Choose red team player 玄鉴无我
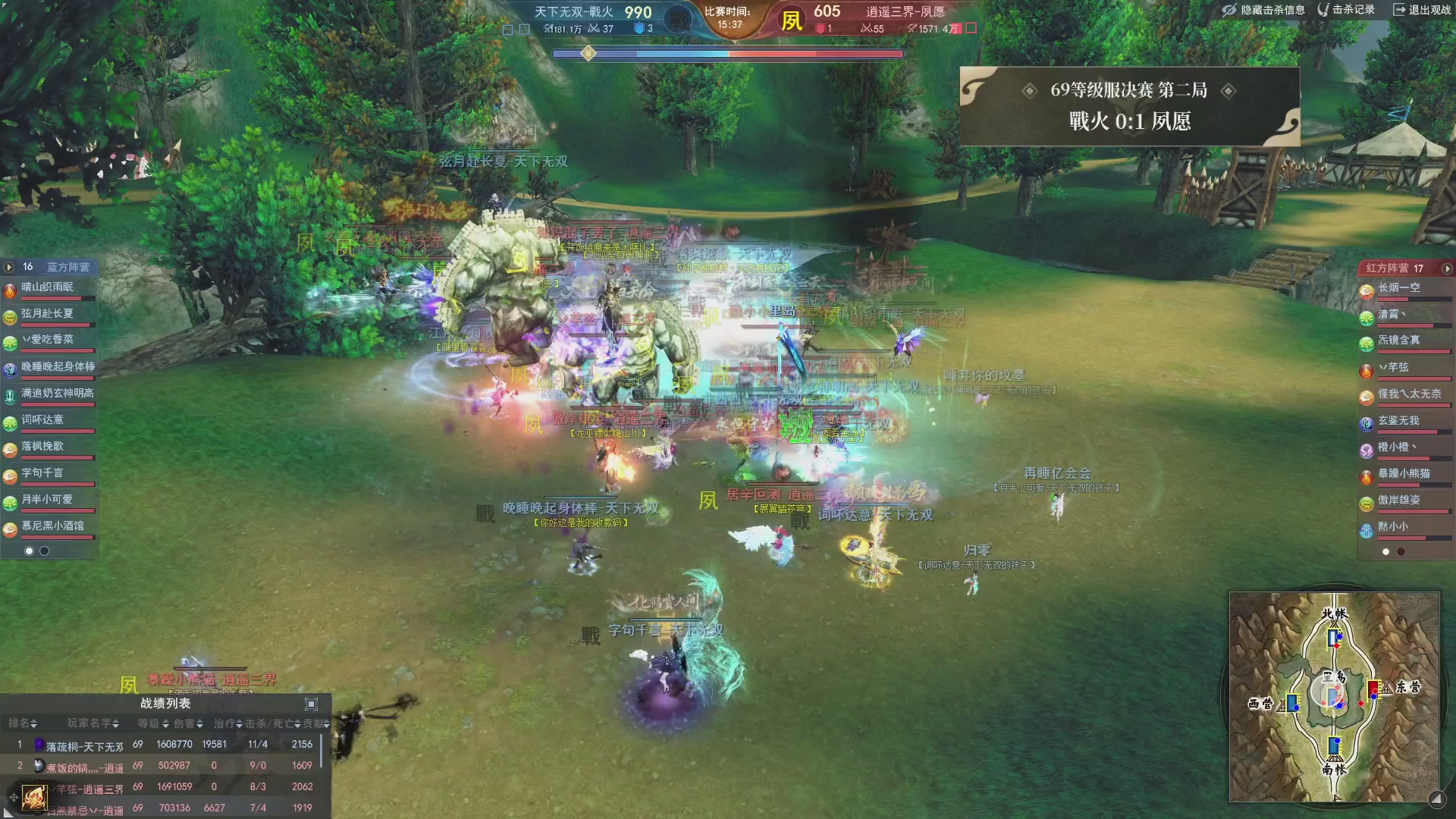The image size is (1456, 819). (x=1399, y=422)
